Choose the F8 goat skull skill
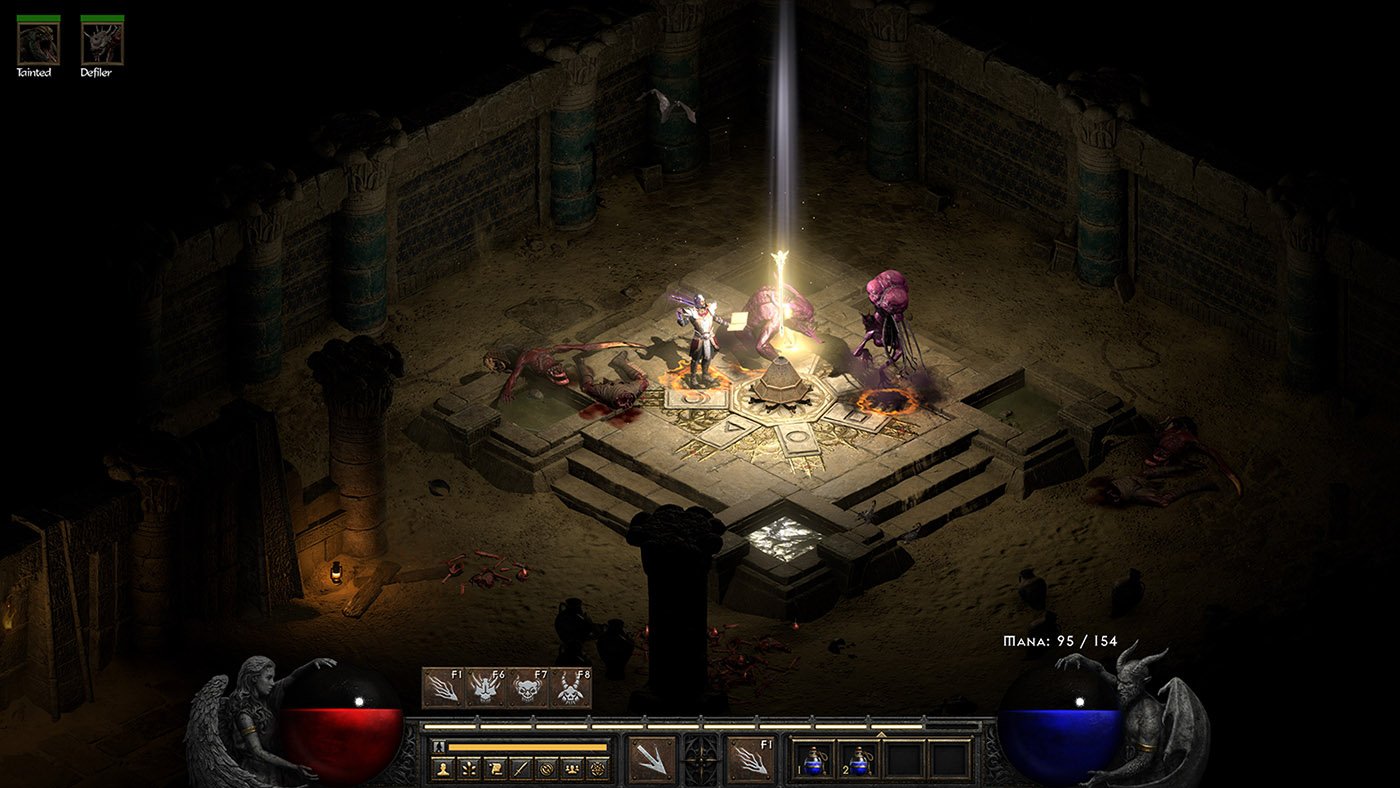1400x788 pixels. (x=570, y=688)
